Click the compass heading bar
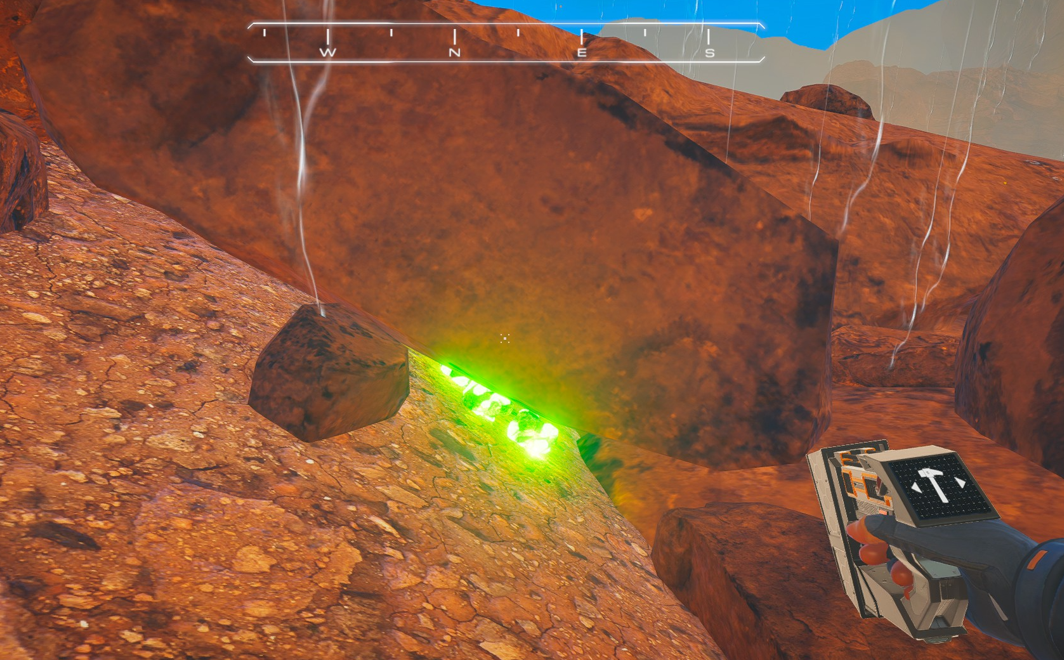 pos(506,43)
